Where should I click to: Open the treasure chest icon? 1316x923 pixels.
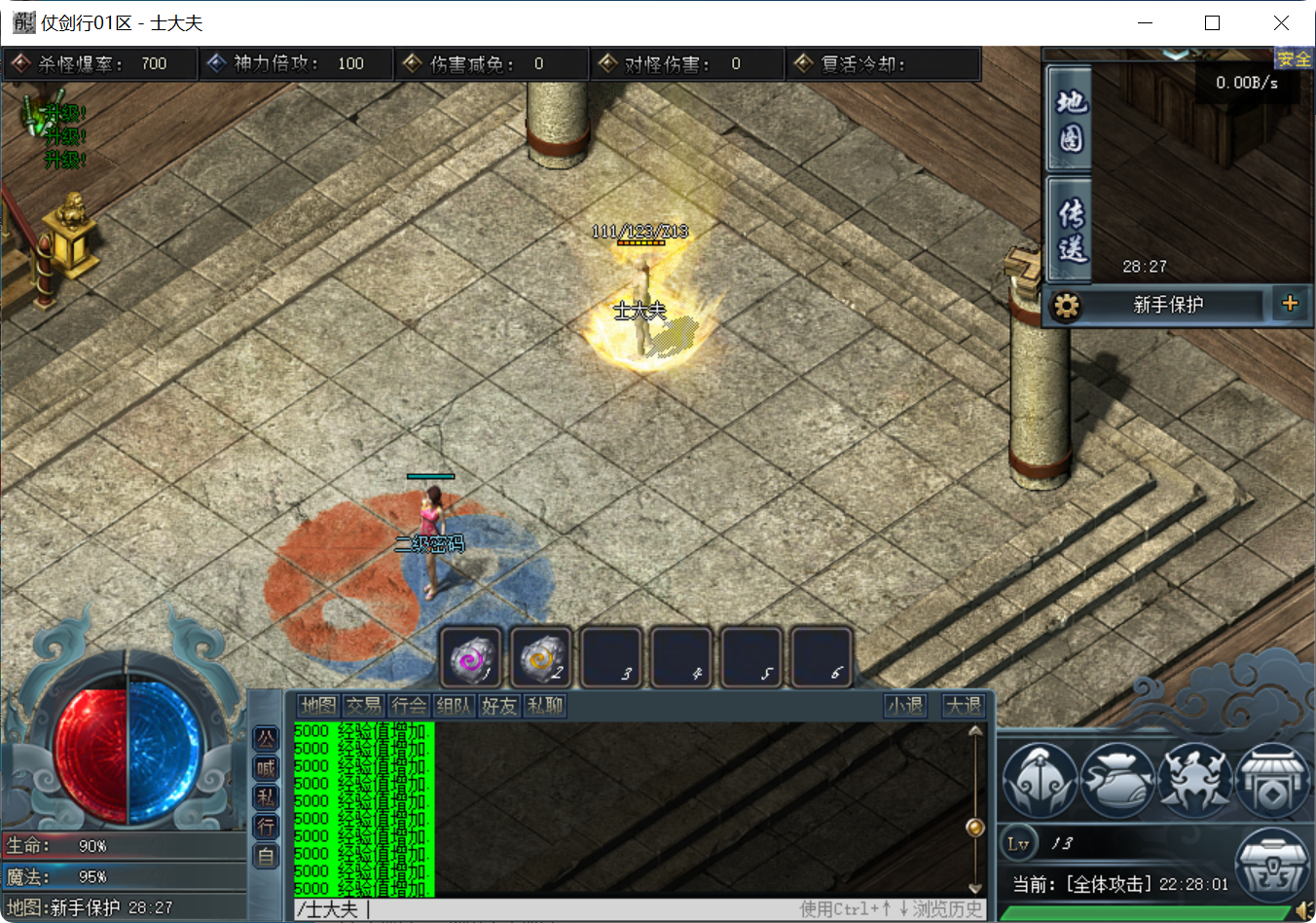pyautogui.click(x=1271, y=864)
